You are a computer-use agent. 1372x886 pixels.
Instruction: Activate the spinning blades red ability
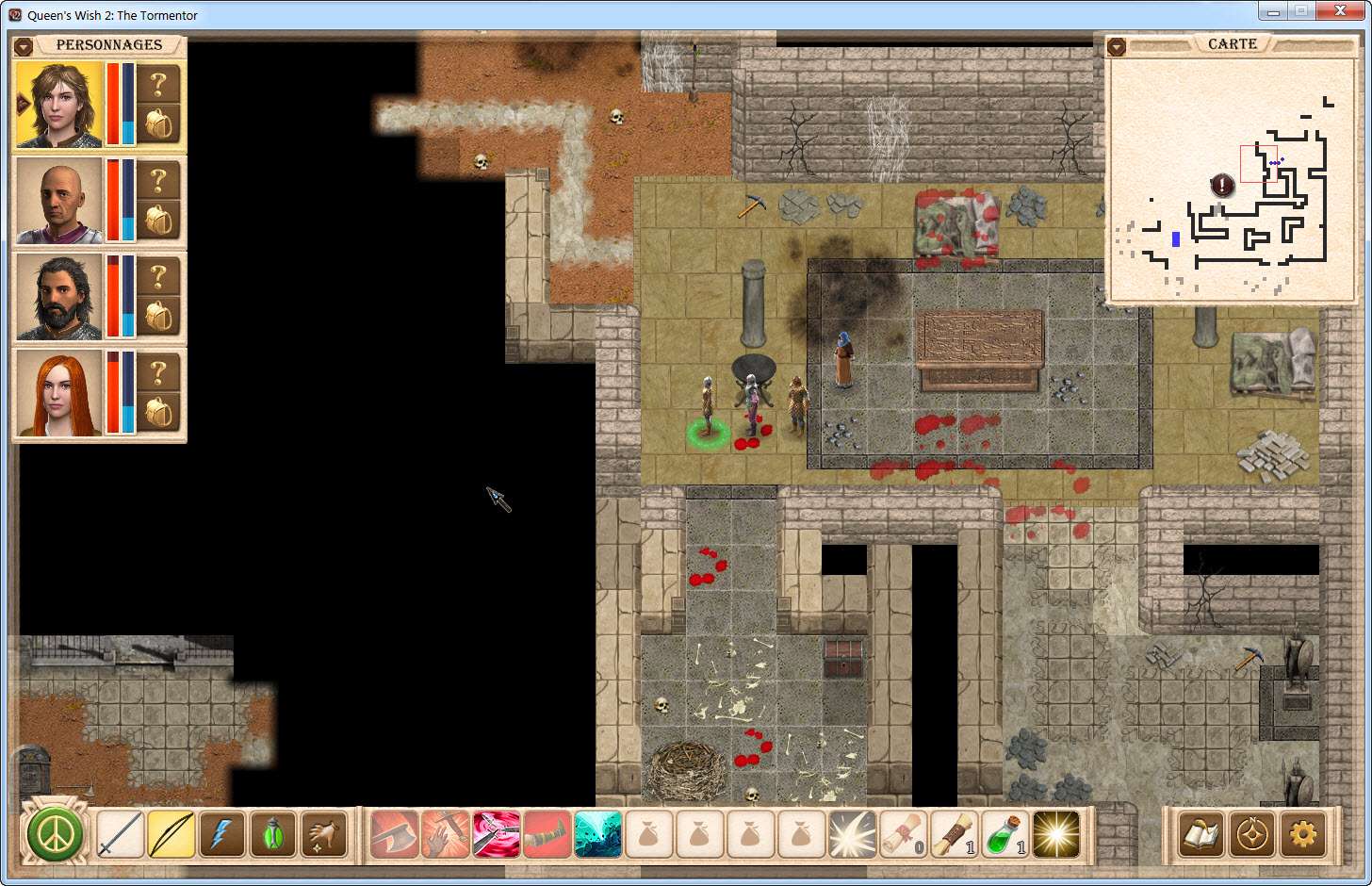(x=496, y=834)
